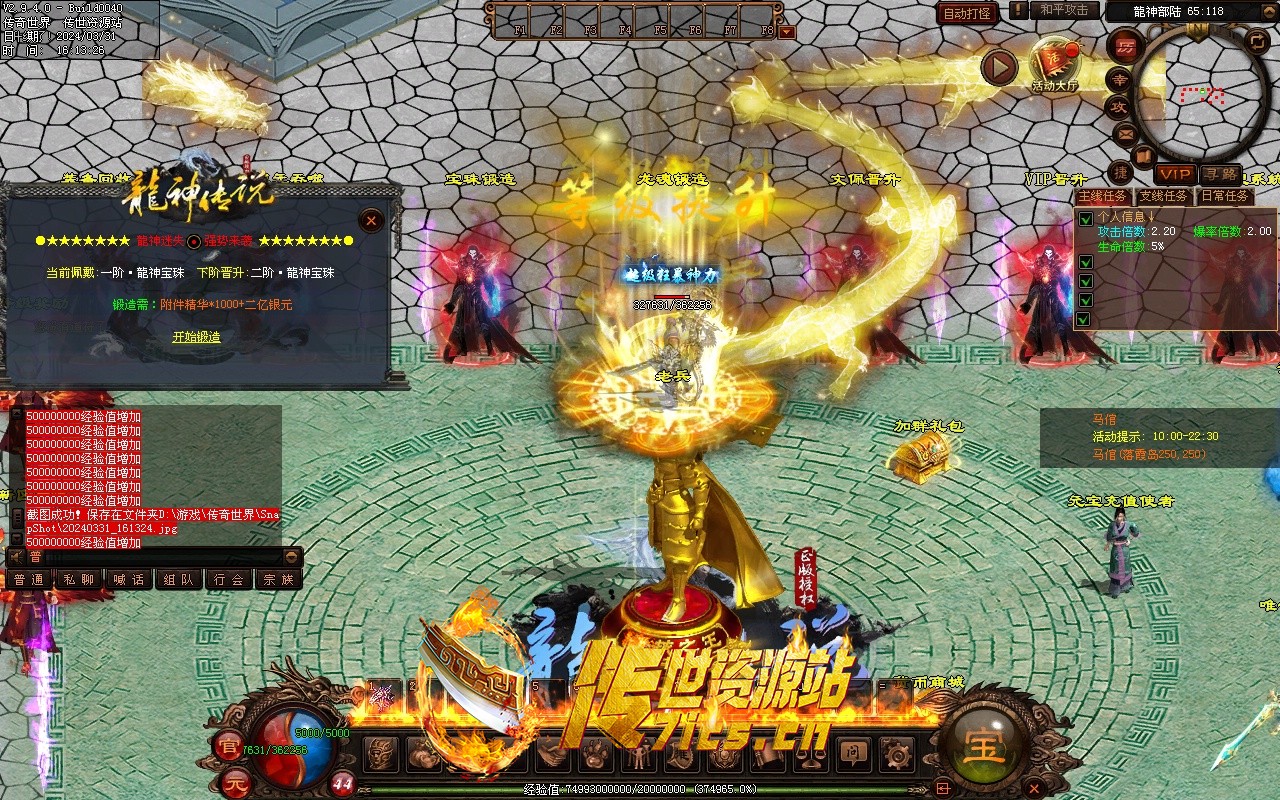This screenshot has width=1280, height=800.
Task: Open the VIP button below minimap
Action: click(1174, 174)
